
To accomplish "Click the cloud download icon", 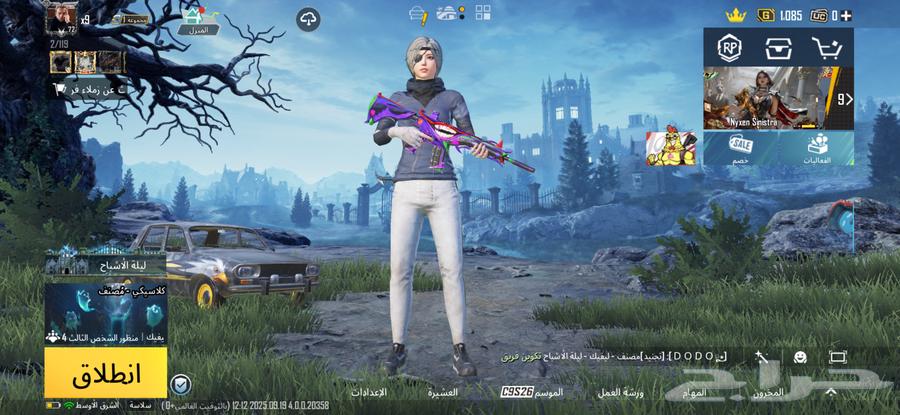I will coord(308,19).
